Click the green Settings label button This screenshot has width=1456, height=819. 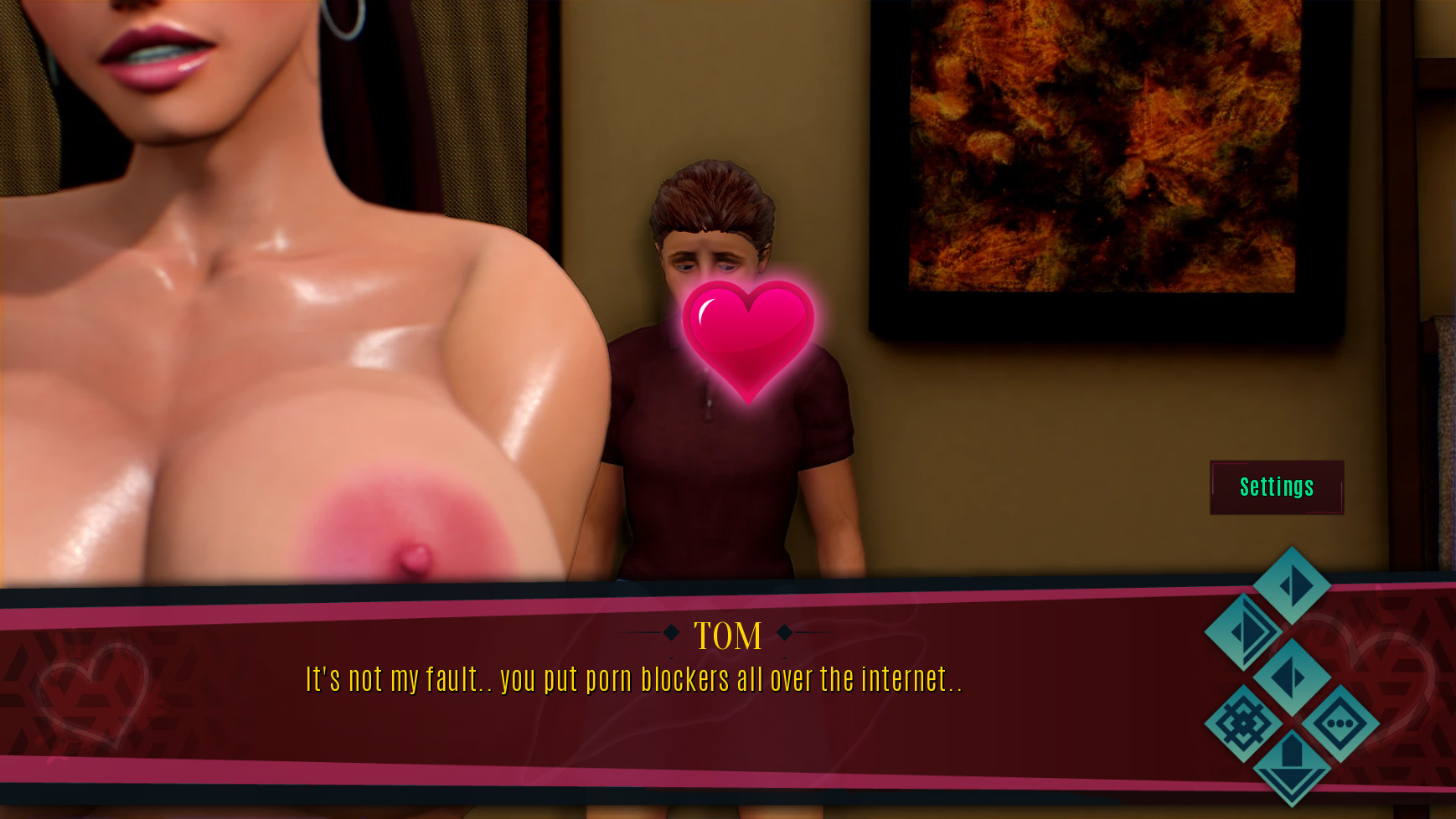[1276, 487]
